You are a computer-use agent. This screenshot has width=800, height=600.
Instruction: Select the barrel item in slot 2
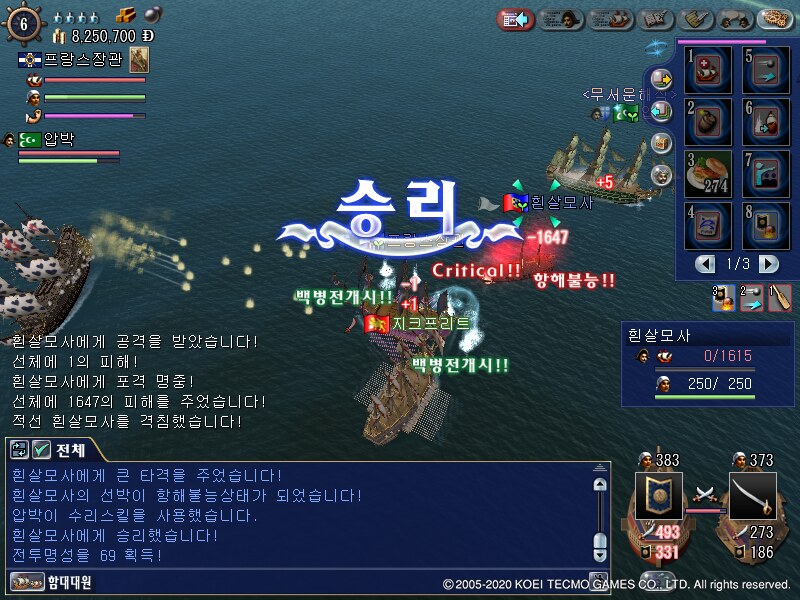(x=706, y=122)
